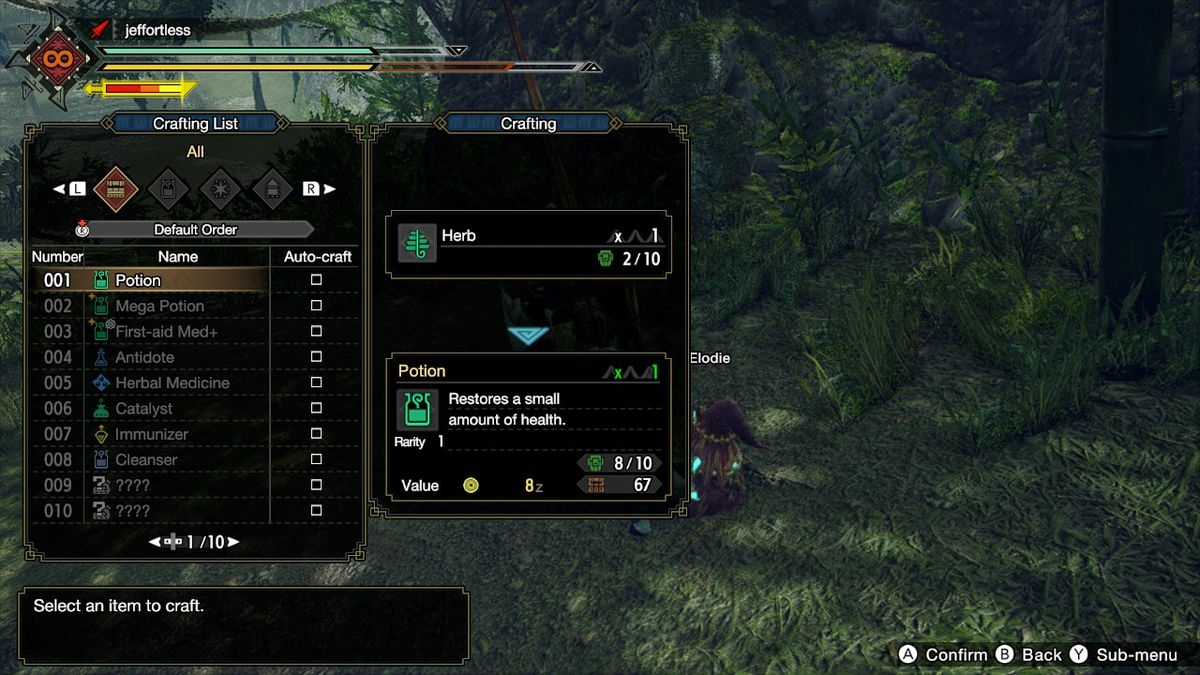This screenshot has width=1200, height=675.
Task: Switch to the All category tab
Action: (x=113, y=187)
